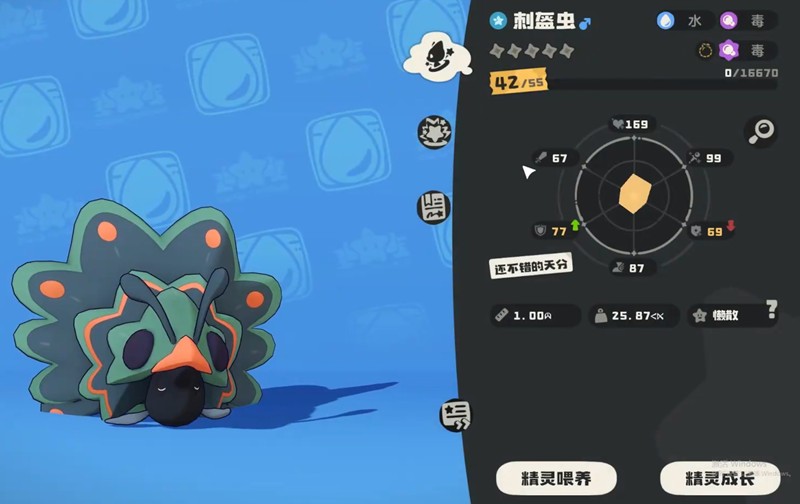Image resolution: width=800 pixels, height=504 pixels.
Task: Click the 毒 poison type badge beside water
Action: tap(748, 20)
